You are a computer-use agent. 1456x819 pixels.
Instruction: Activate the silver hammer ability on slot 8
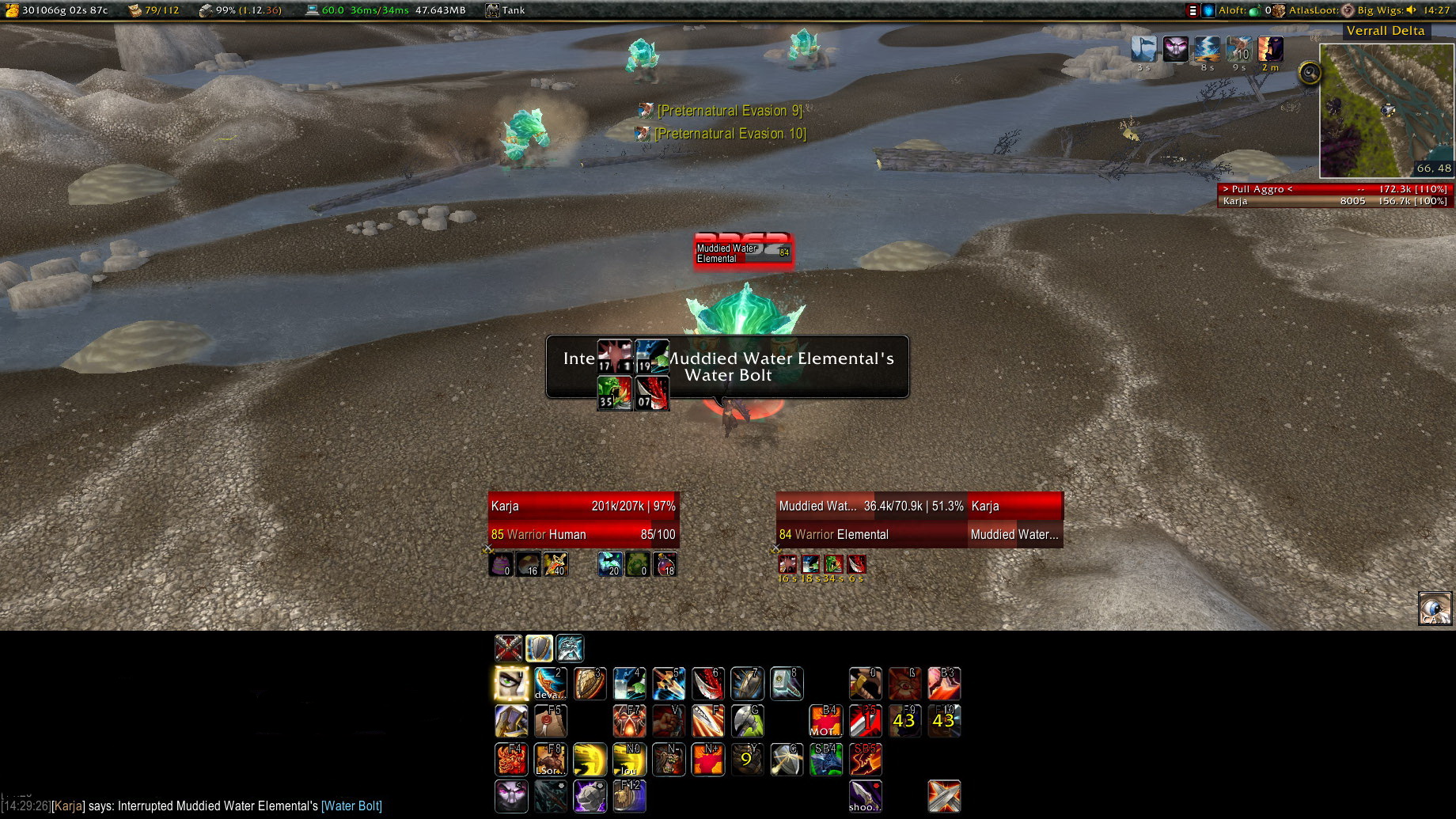(x=787, y=684)
